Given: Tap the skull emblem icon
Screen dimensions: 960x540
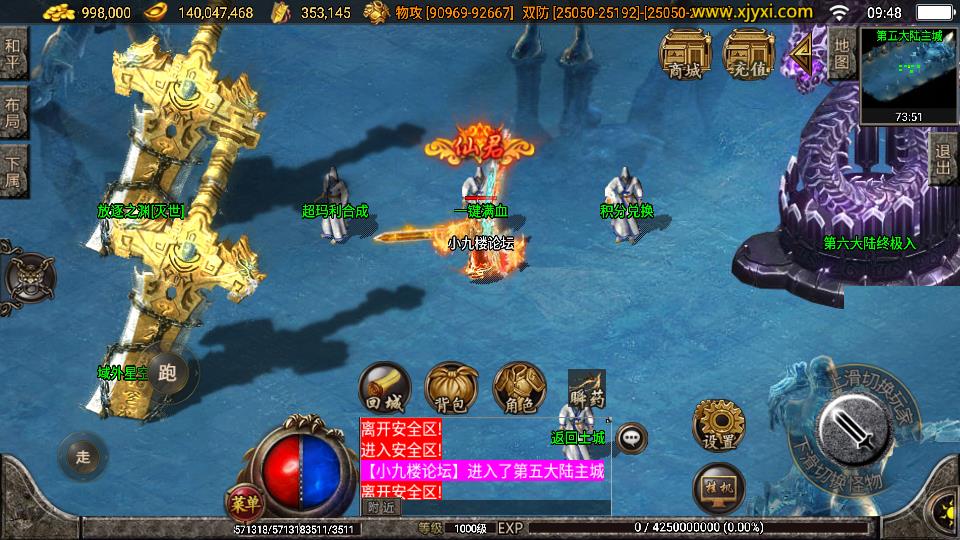Looking at the screenshot, I should (29, 276).
